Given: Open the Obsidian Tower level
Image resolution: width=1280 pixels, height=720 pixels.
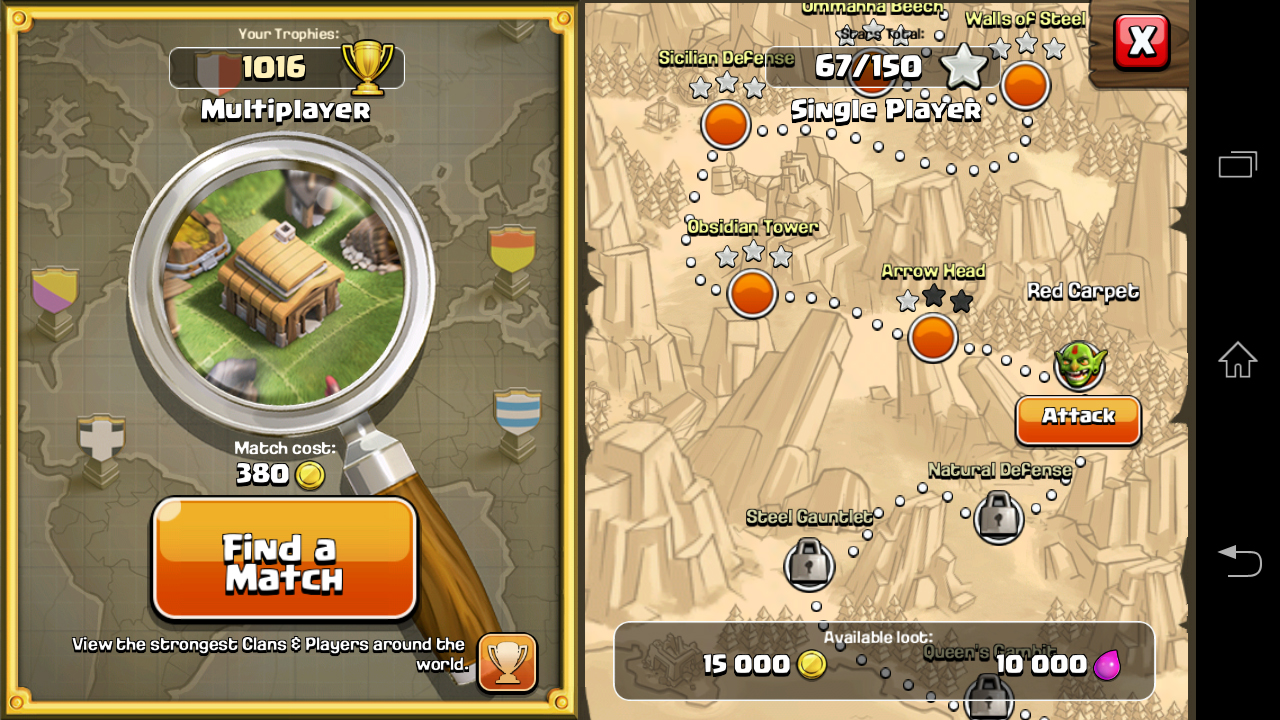Looking at the screenshot, I should coord(751,293).
